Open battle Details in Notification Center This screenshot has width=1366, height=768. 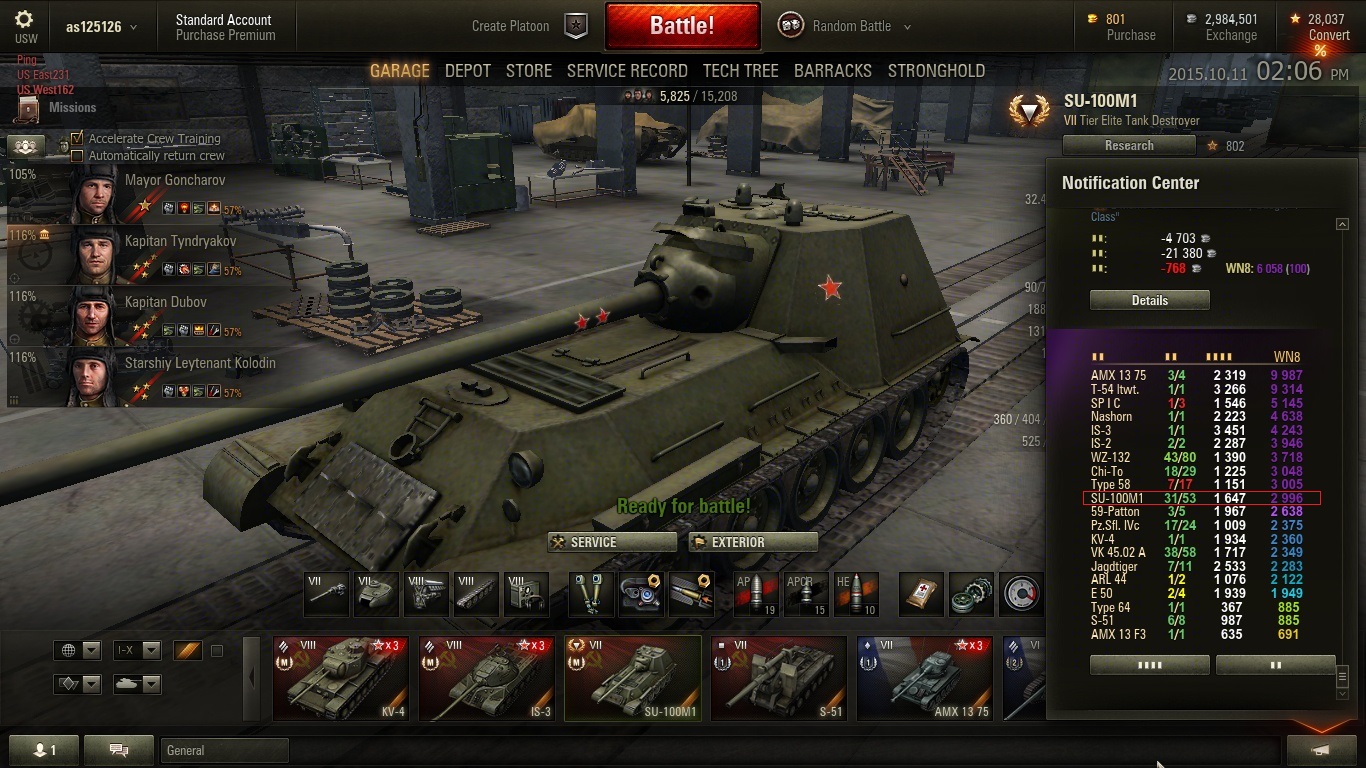coord(1149,300)
